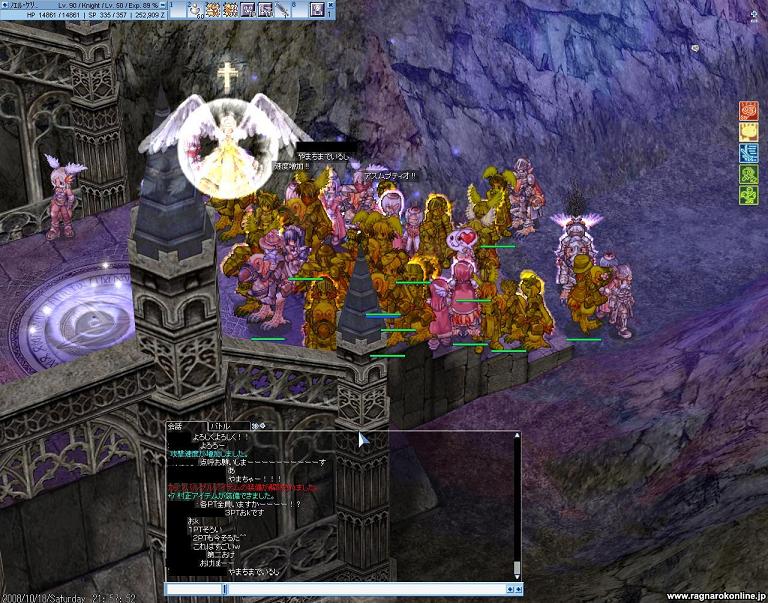The image size is (768, 603).
Task: Click the pale yellow status buff icon
Action: pyautogui.click(x=748, y=131)
